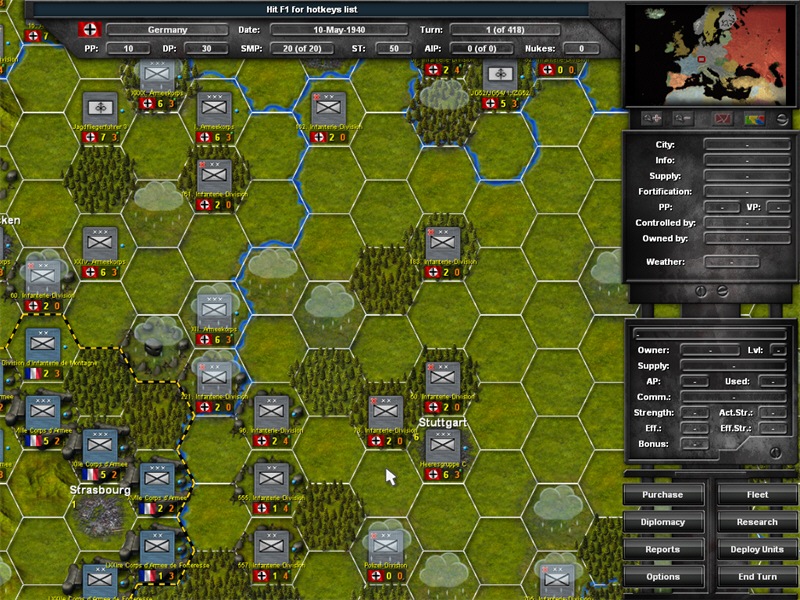Open the Options menu
The image size is (800, 600).
[663, 577]
